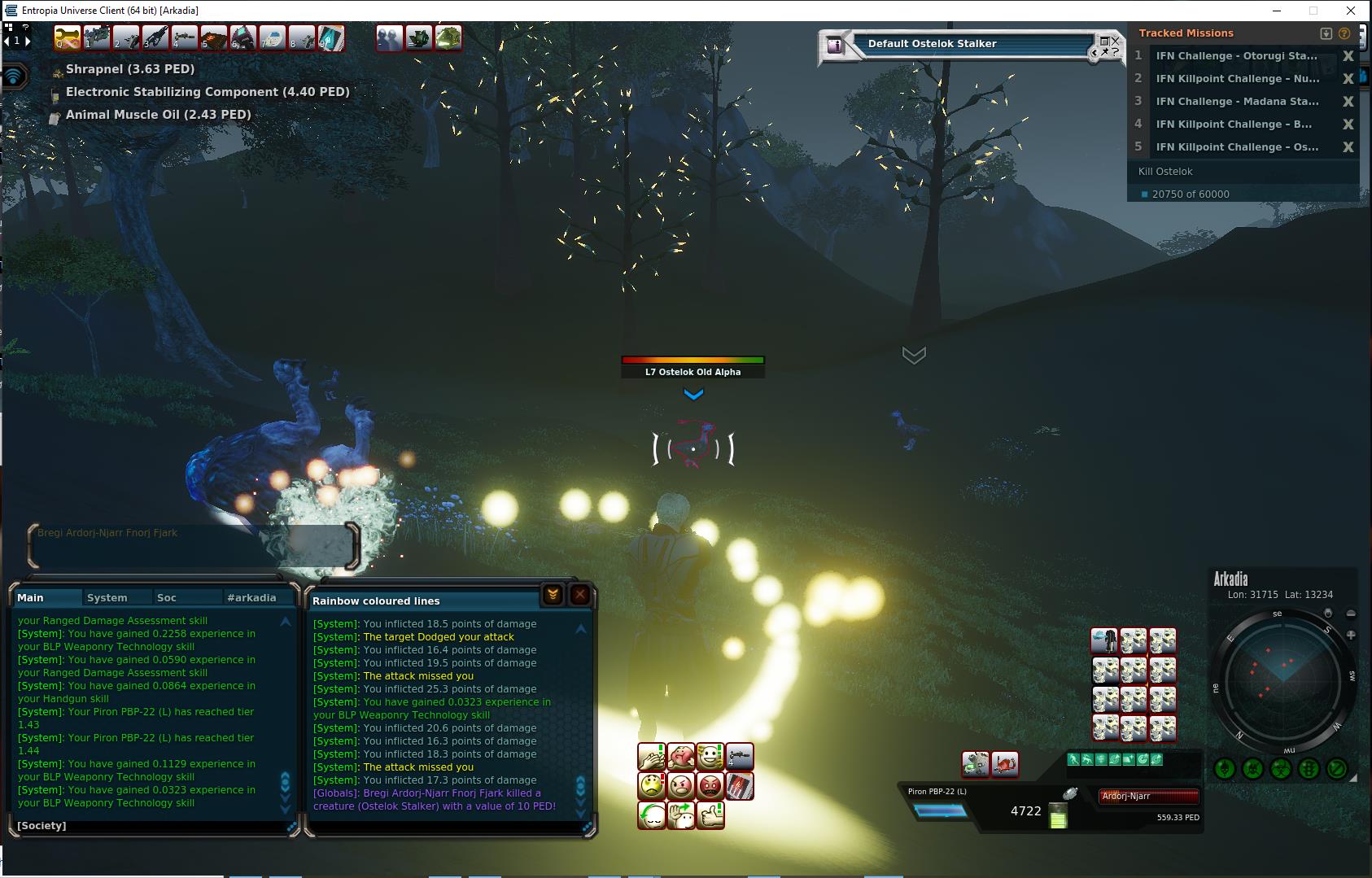Remove the IFN Challenge - Otorugi tracked mission
The height and width of the screenshot is (878, 1372).
[x=1348, y=56]
